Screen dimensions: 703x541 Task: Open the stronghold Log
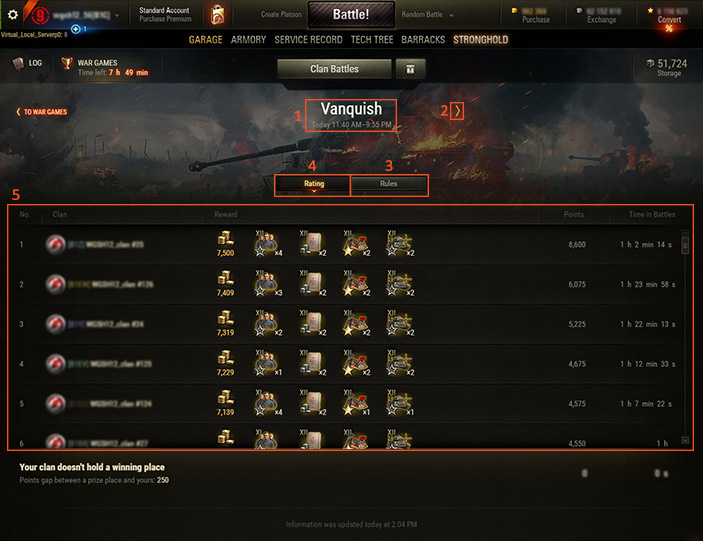click(28, 63)
